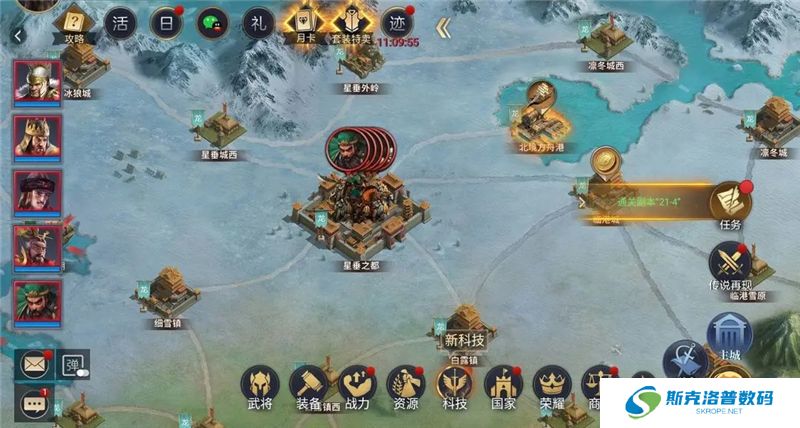Open the 国家 nation menu
Screen dimensions: 800x428
pyautogui.click(x=503, y=386)
